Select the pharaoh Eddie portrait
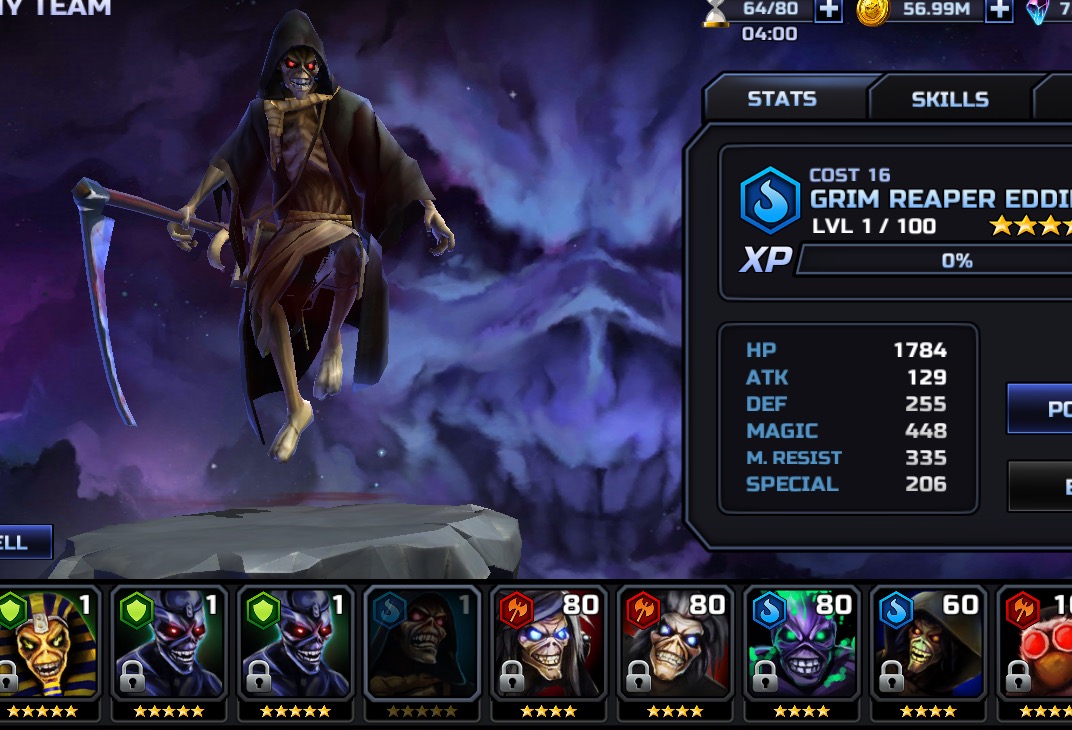Viewport: 1072px width, 730px height. coord(47,645)
